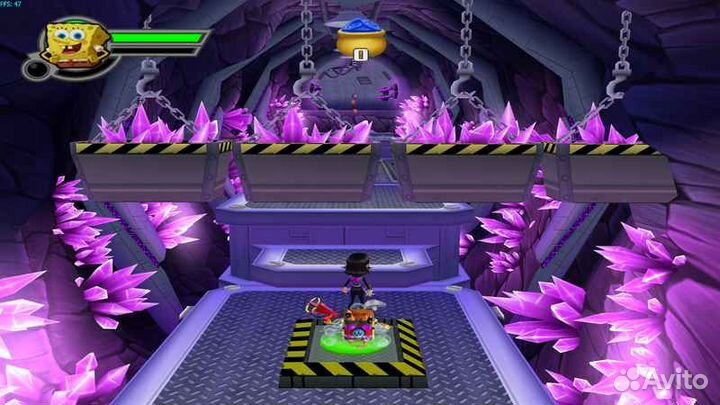Click the SpongeBob character portrait

click(72, 45)
